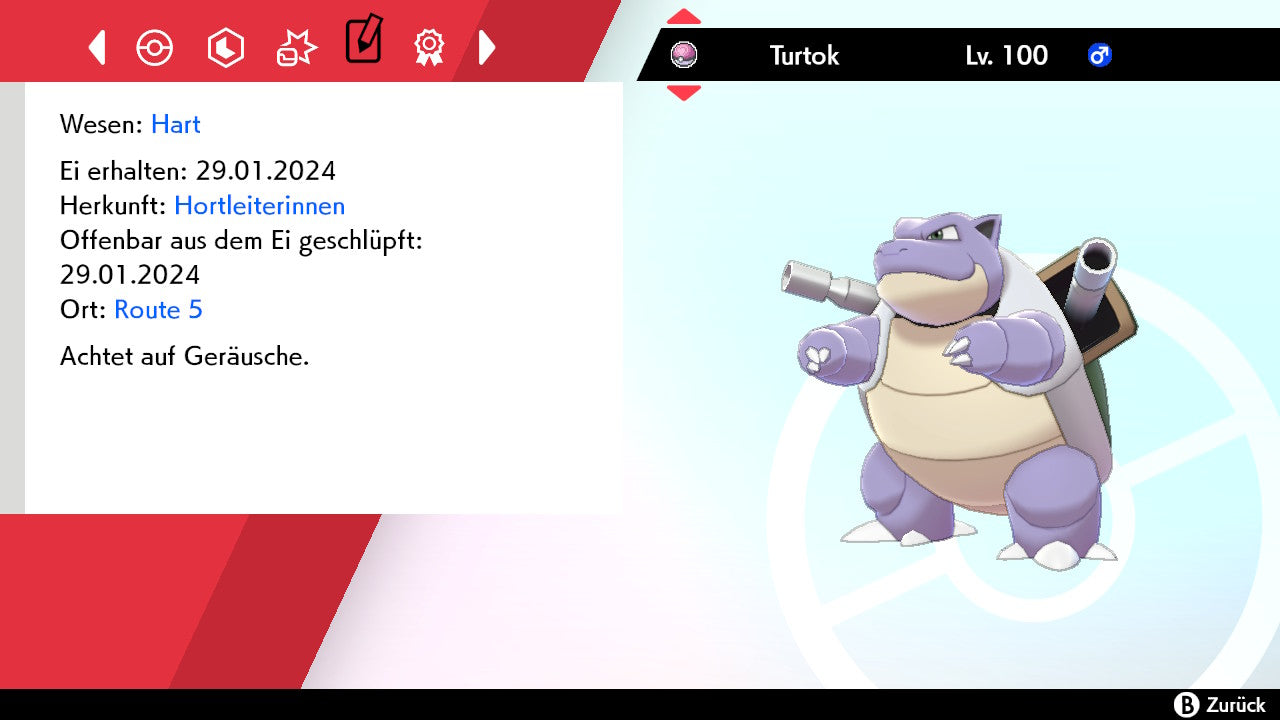Go to the next summary page arrow
Viewport: 1280px width, 720px height.
[x=487, y=47]
